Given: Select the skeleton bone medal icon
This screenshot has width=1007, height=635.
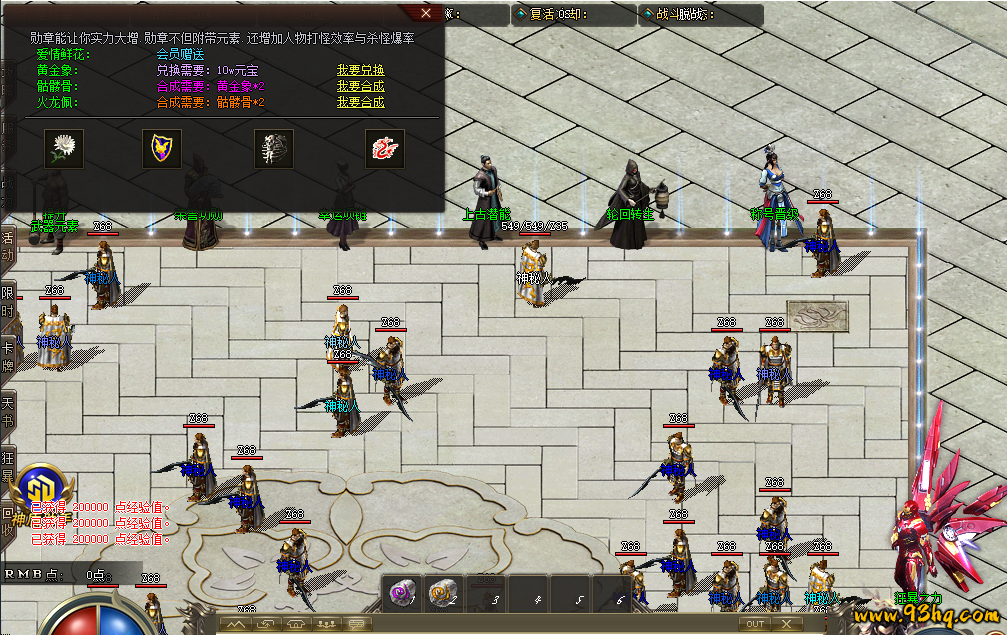Looking at the screenshot, I should pyautogui.click(x=273, y=147).
